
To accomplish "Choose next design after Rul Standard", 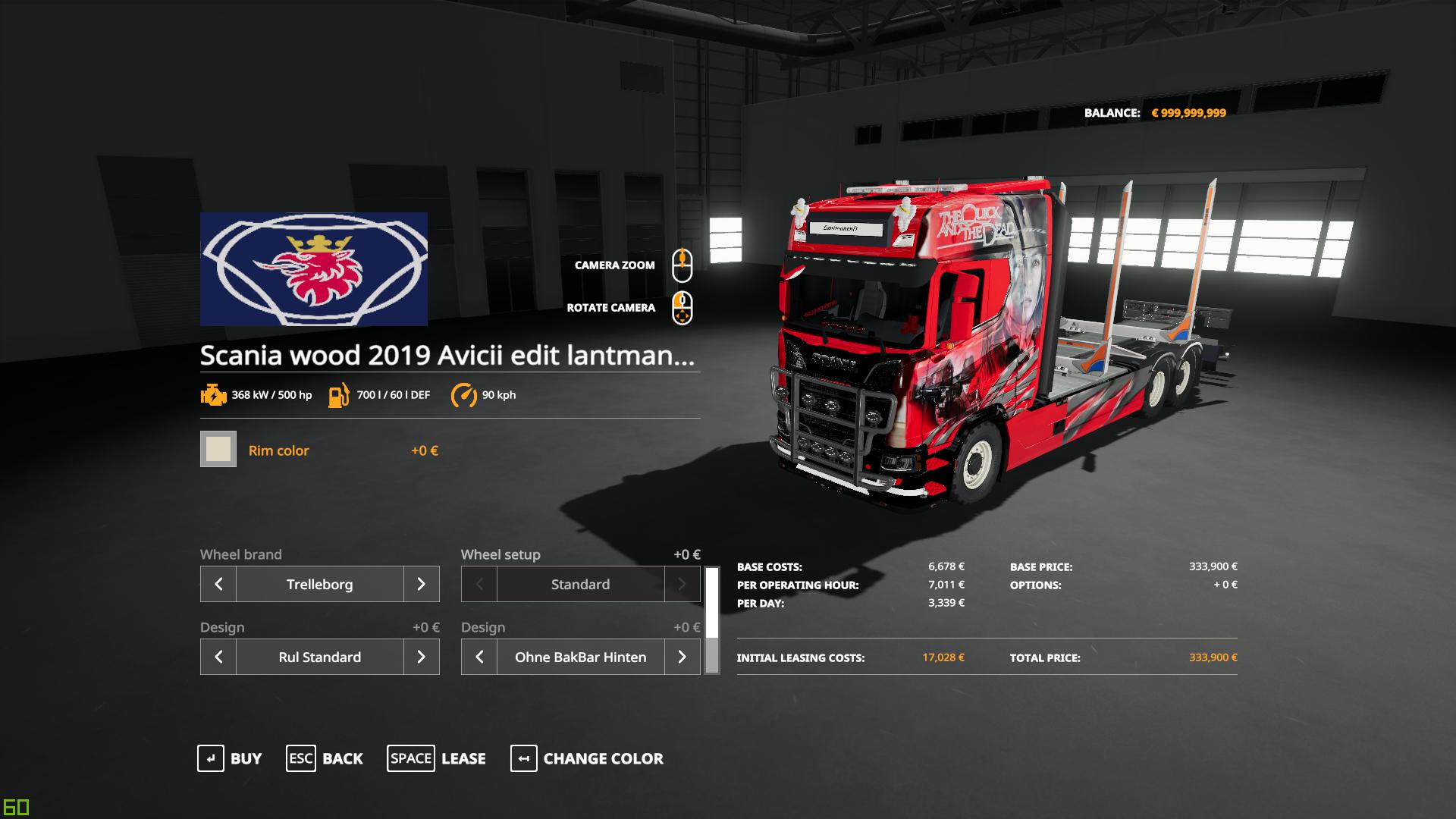I will coord(421,657).
